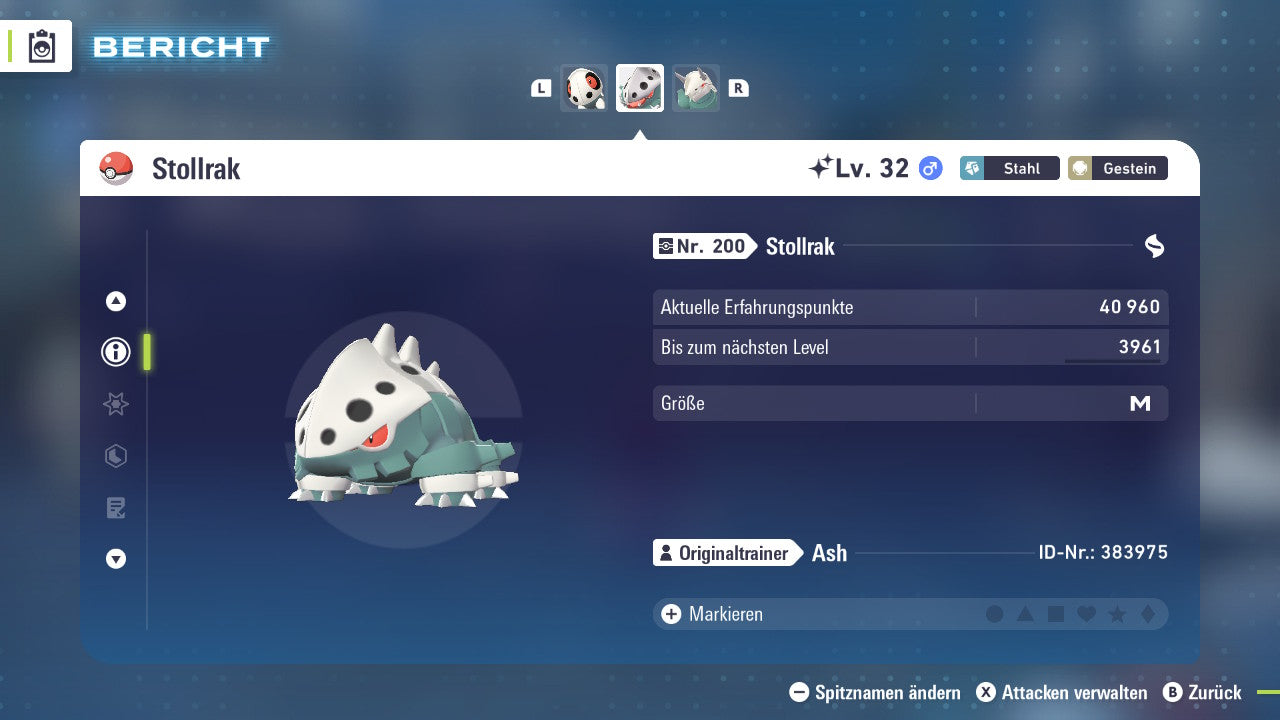
Task: Switch to the next Pokémon with the R tab
Action: pos(739,88)
